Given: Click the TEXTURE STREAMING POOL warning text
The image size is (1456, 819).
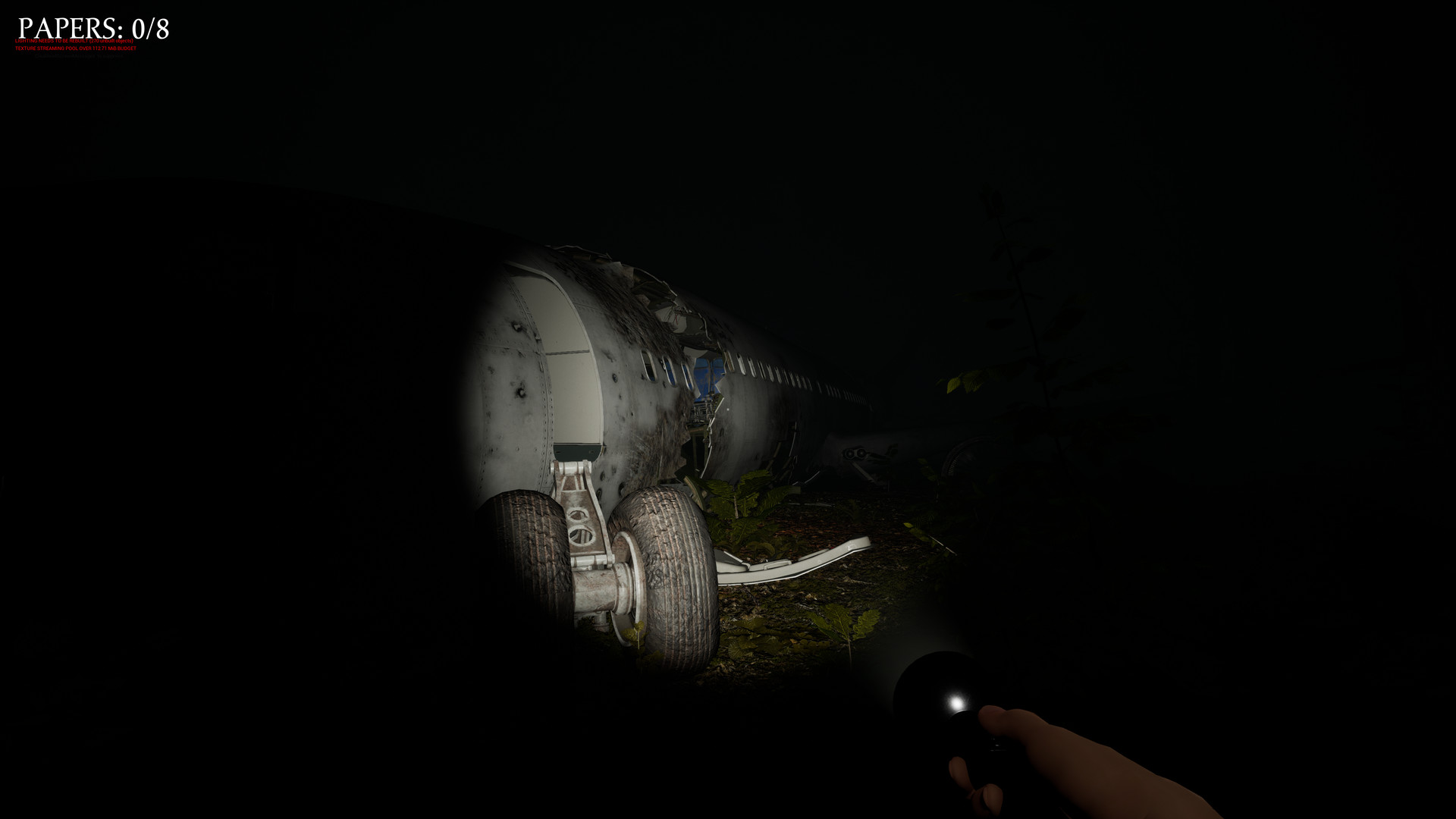Looking at the screenshot, I should coord(76,48).
